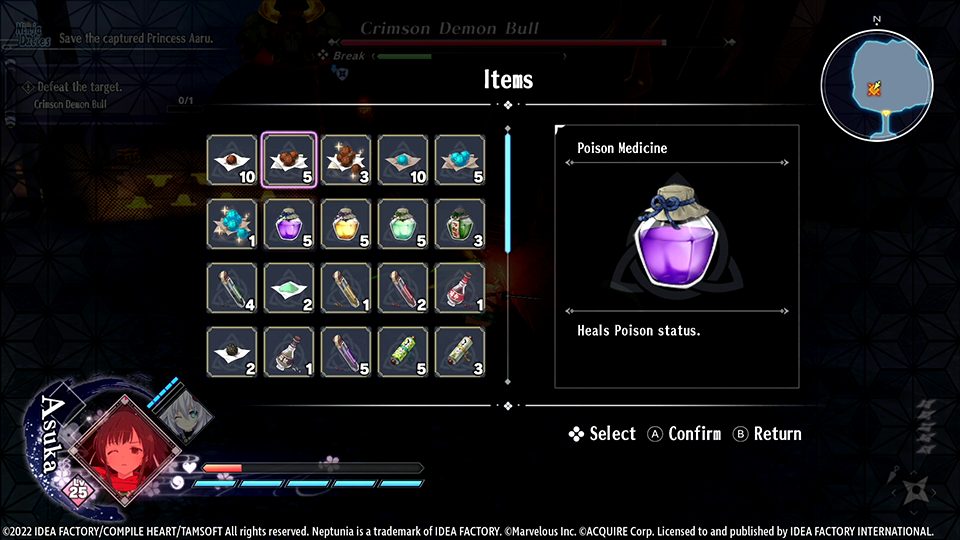Choose the yellow medicine jar
960x540 pixels.
pos(346,223)
